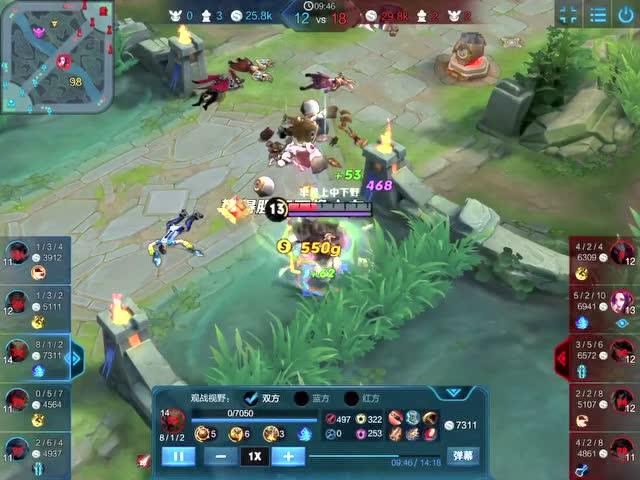640x480 pixels.
Task: Open the list menu icon
Action: click(598, 15)
